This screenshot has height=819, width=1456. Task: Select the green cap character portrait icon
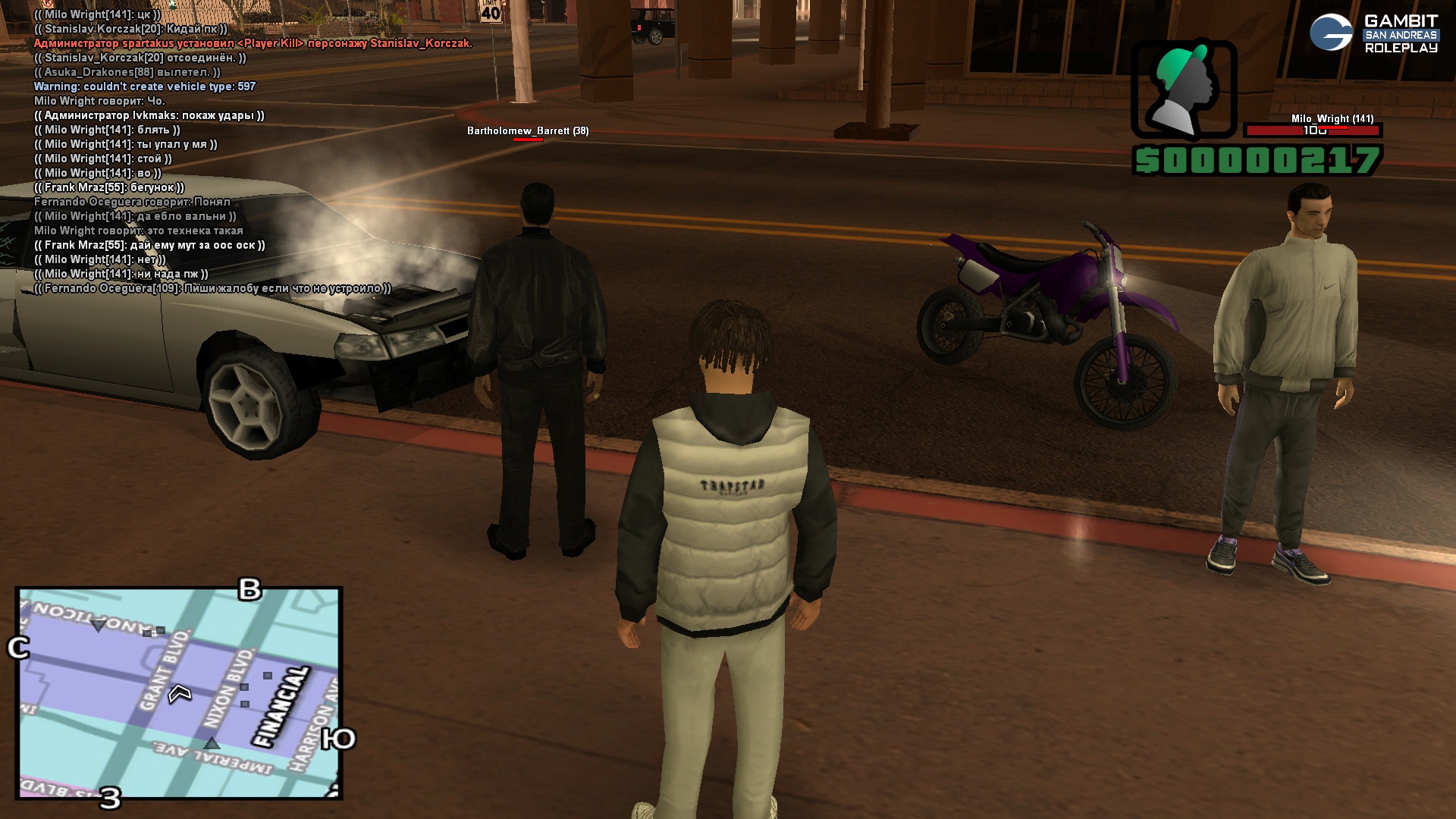[1184, 89]
